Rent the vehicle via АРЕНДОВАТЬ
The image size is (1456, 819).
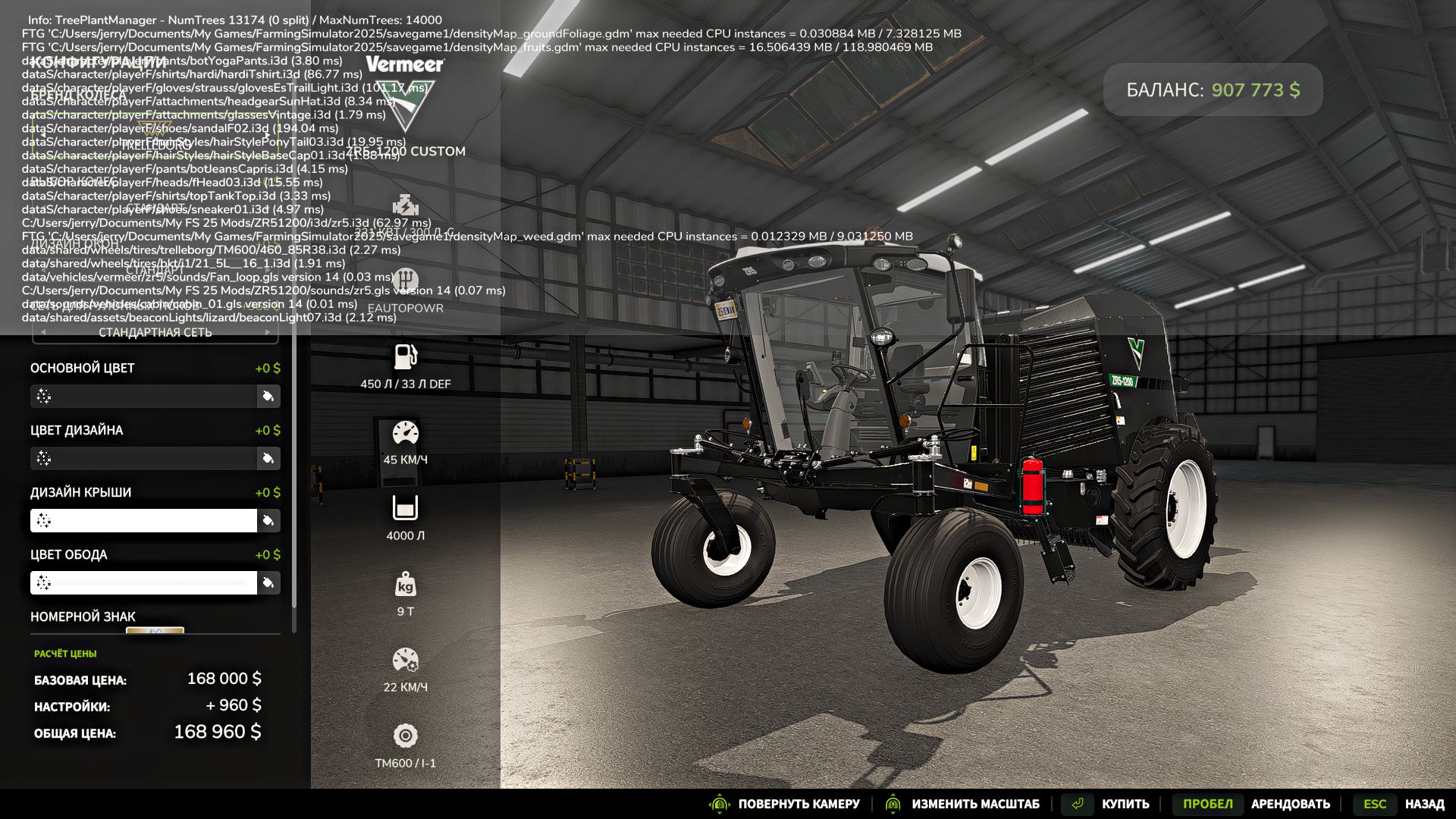pyautogui.click(x=1290, y=804)
